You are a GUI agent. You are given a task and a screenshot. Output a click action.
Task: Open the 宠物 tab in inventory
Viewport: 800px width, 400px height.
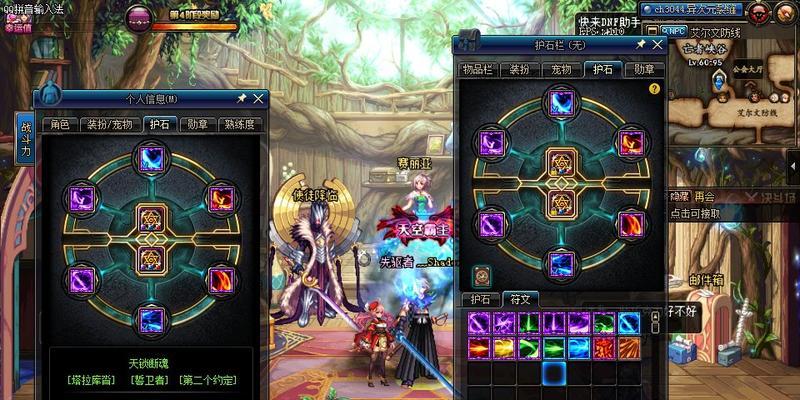click(561, 69)
